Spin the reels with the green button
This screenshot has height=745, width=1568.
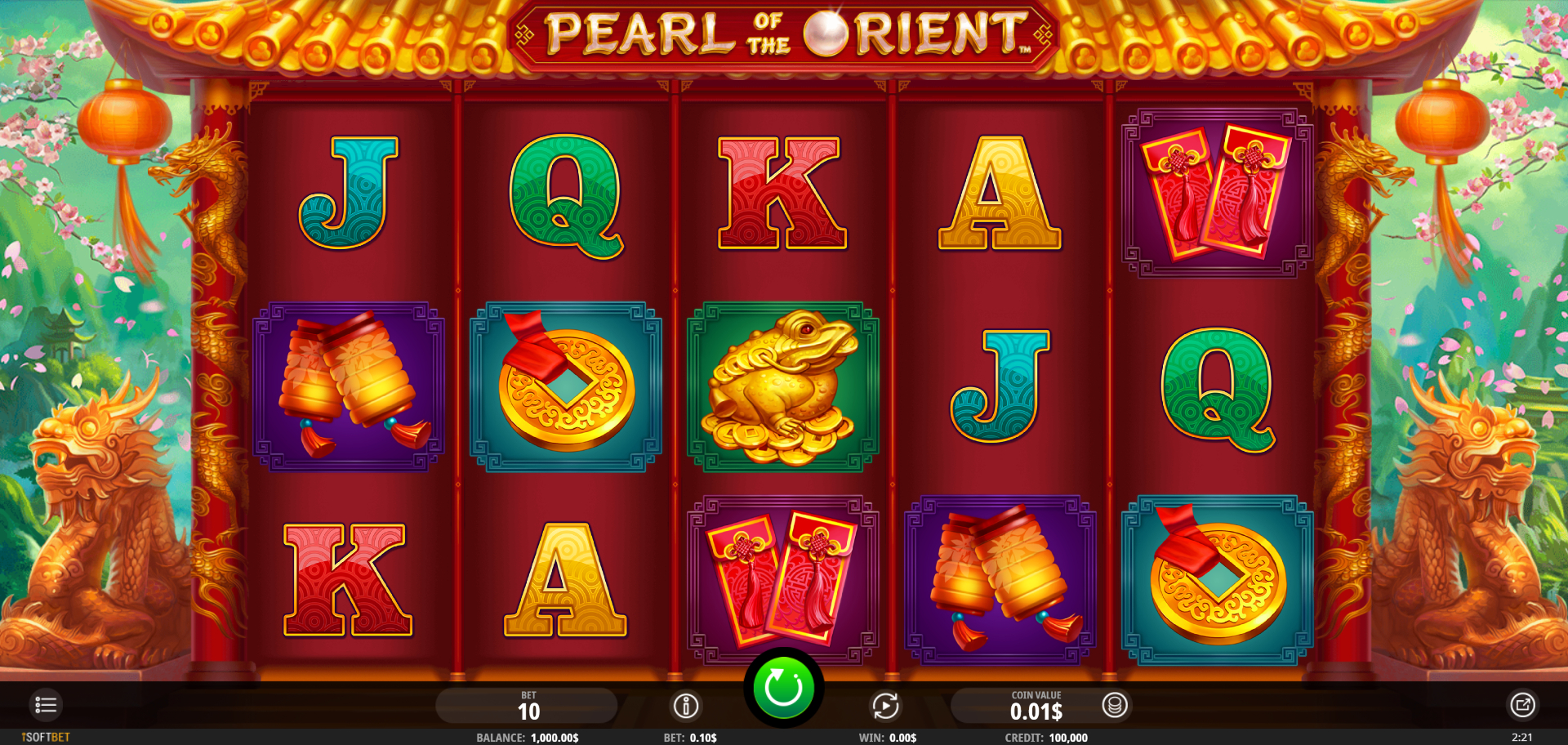782,688
